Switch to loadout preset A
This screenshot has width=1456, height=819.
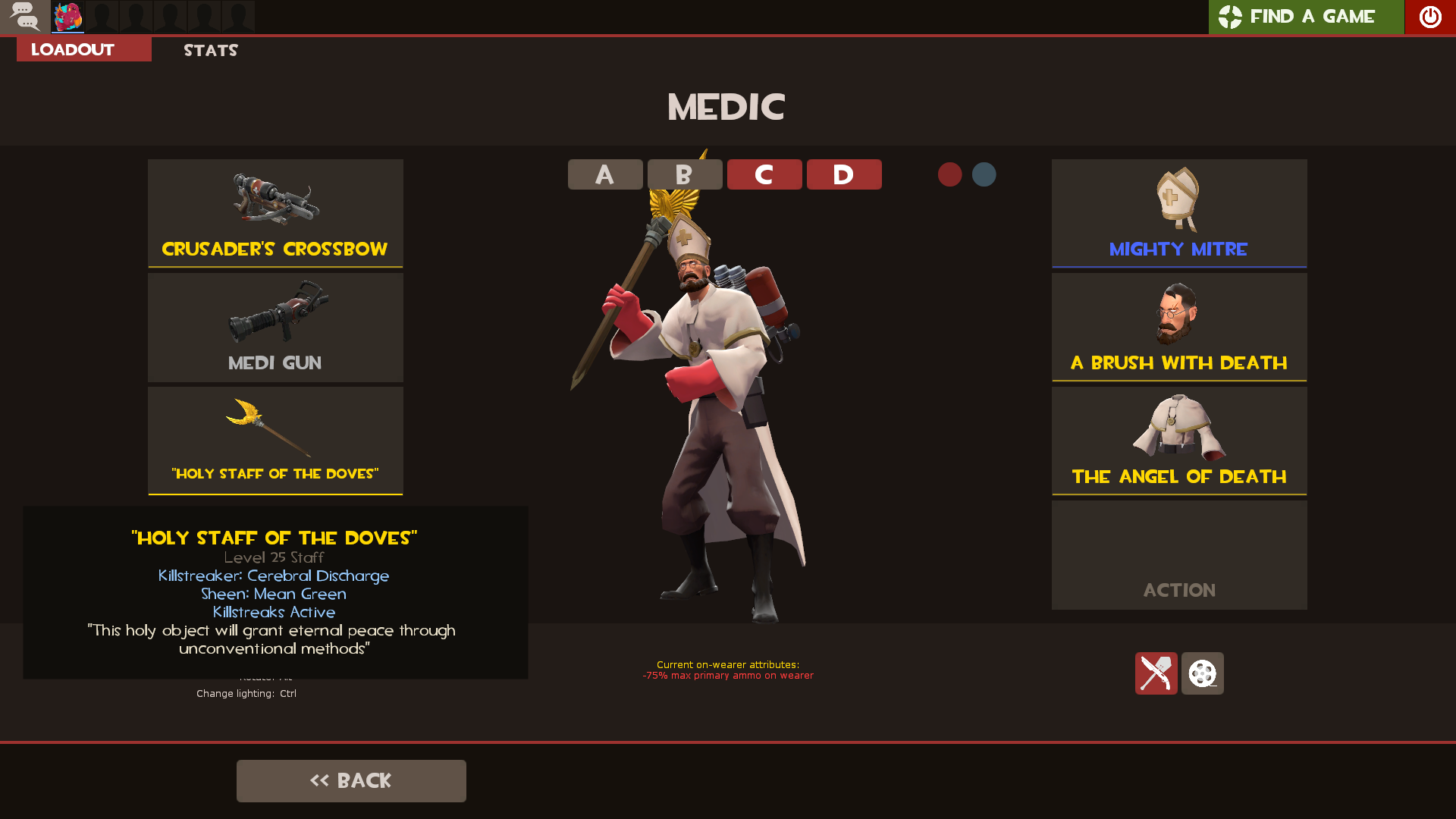(x=605, y=174)
